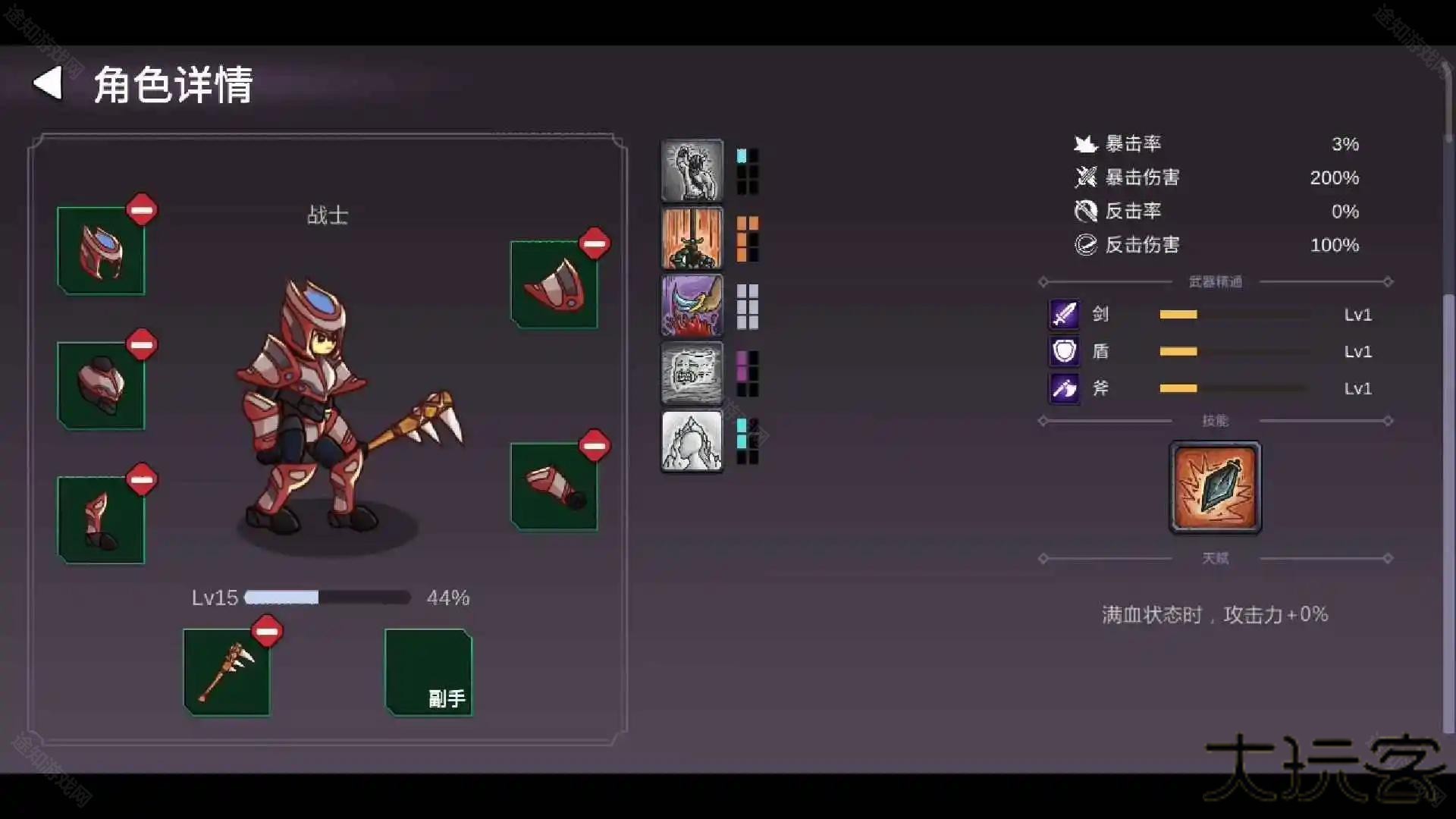Image resolution: width=1456 pixels, height=819 pixels.
Task: Collapse the 天赋 section header
Action: point(1214,559)
